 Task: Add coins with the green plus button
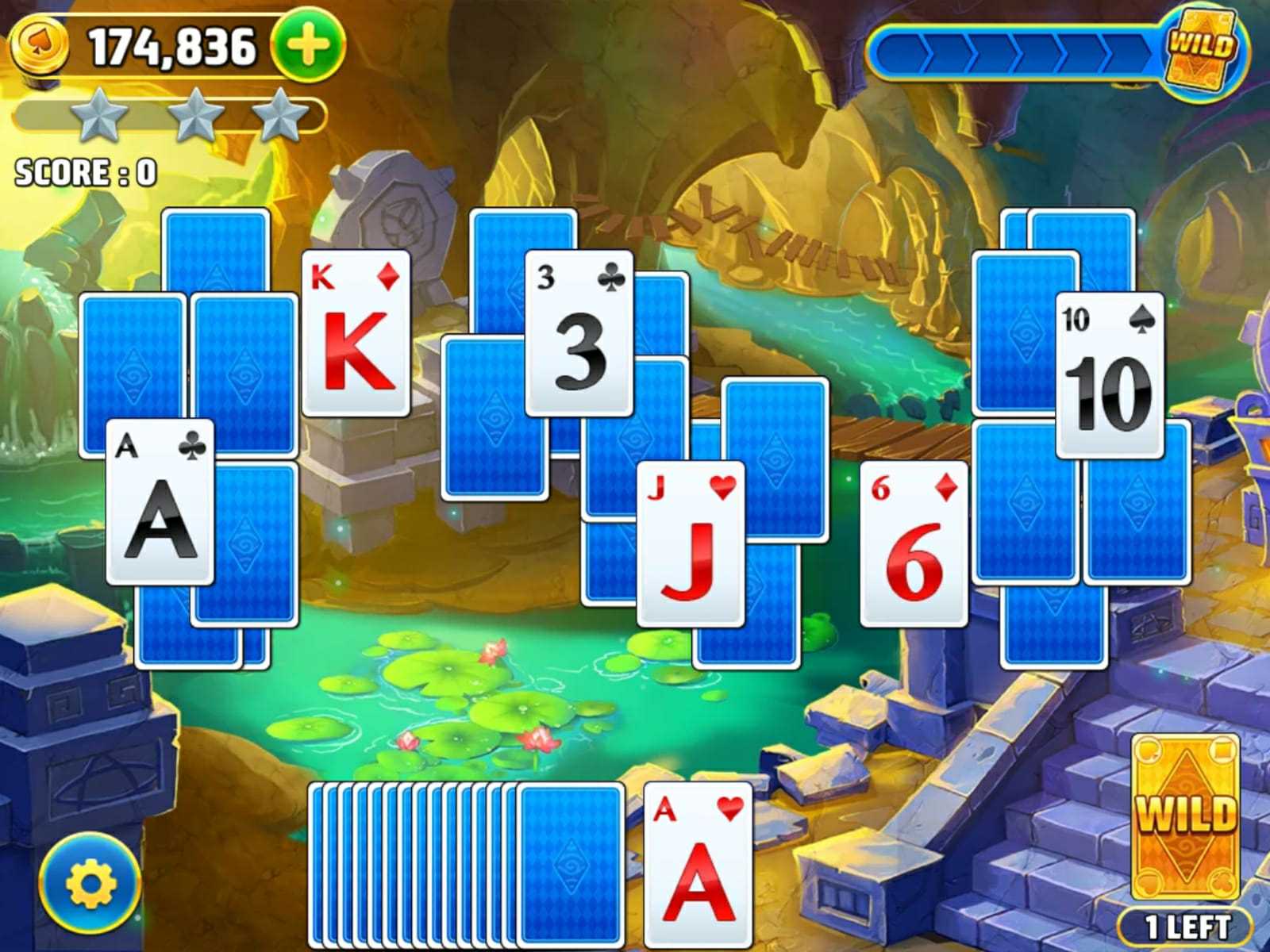[x=309, y=46]
